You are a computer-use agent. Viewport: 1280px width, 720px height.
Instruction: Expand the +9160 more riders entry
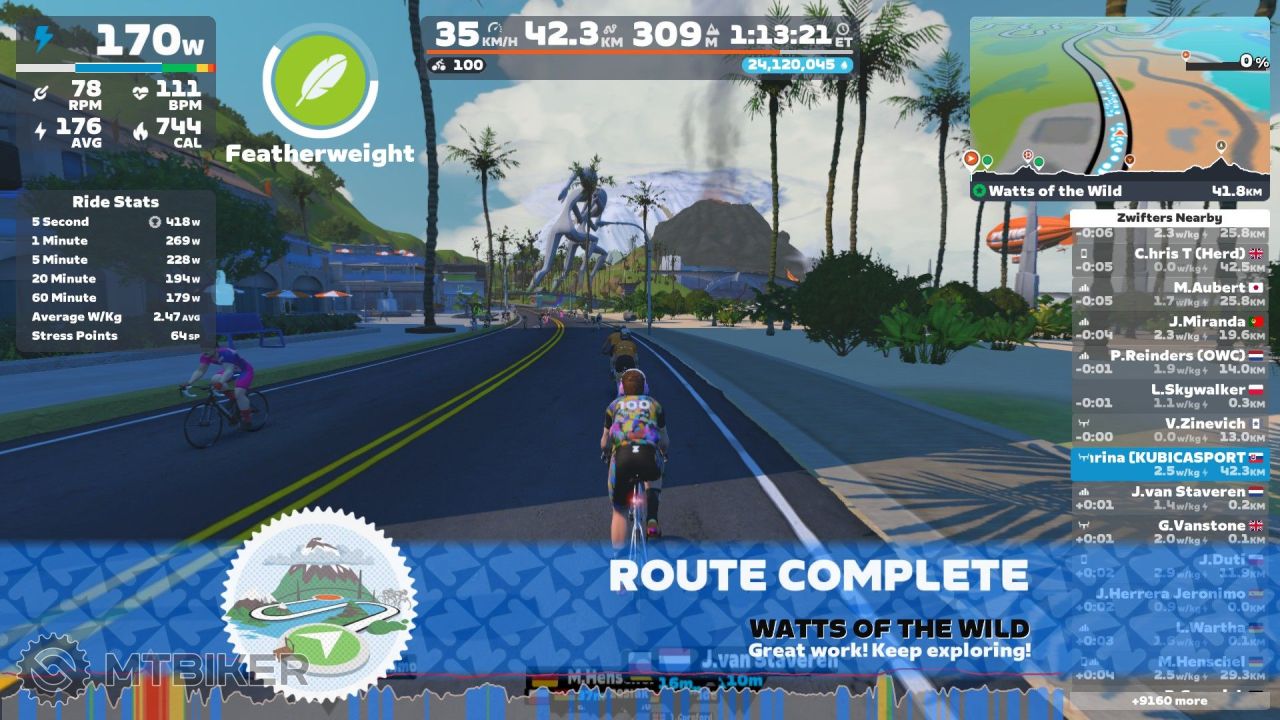coord(1169,701)
